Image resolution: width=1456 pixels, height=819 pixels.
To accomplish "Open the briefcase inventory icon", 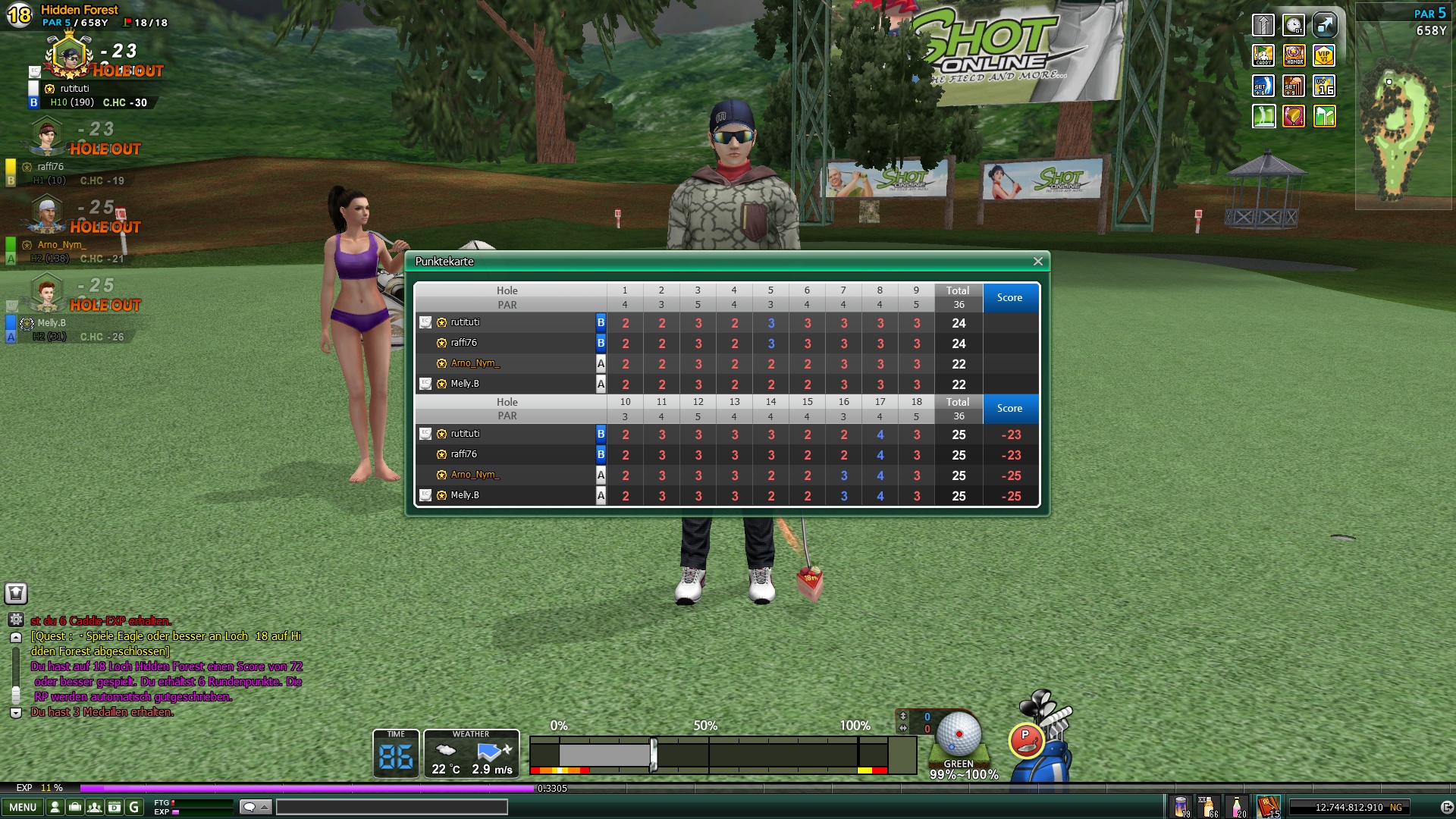I will (75, 808).
